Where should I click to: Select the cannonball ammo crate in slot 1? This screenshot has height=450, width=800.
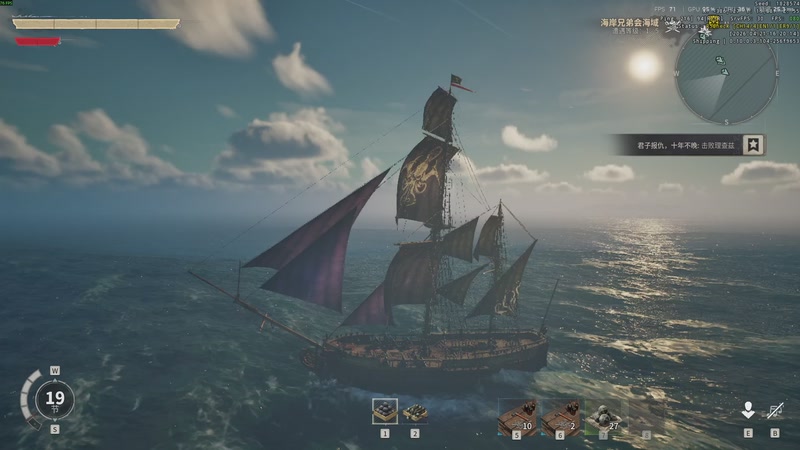tap(385, 411)
